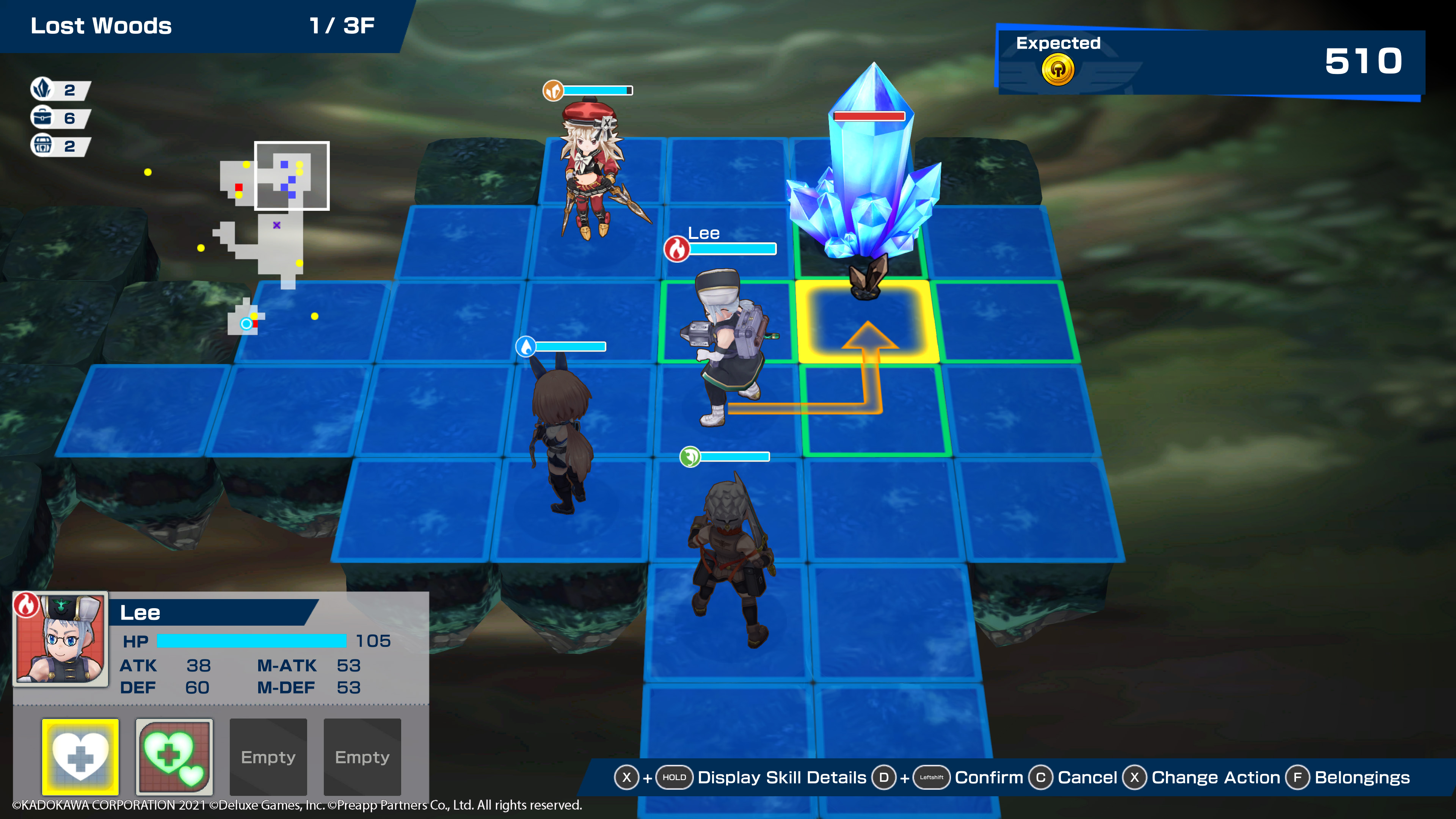Click the Confirm prompt label

pyautogui.click(x=988, y=778)
